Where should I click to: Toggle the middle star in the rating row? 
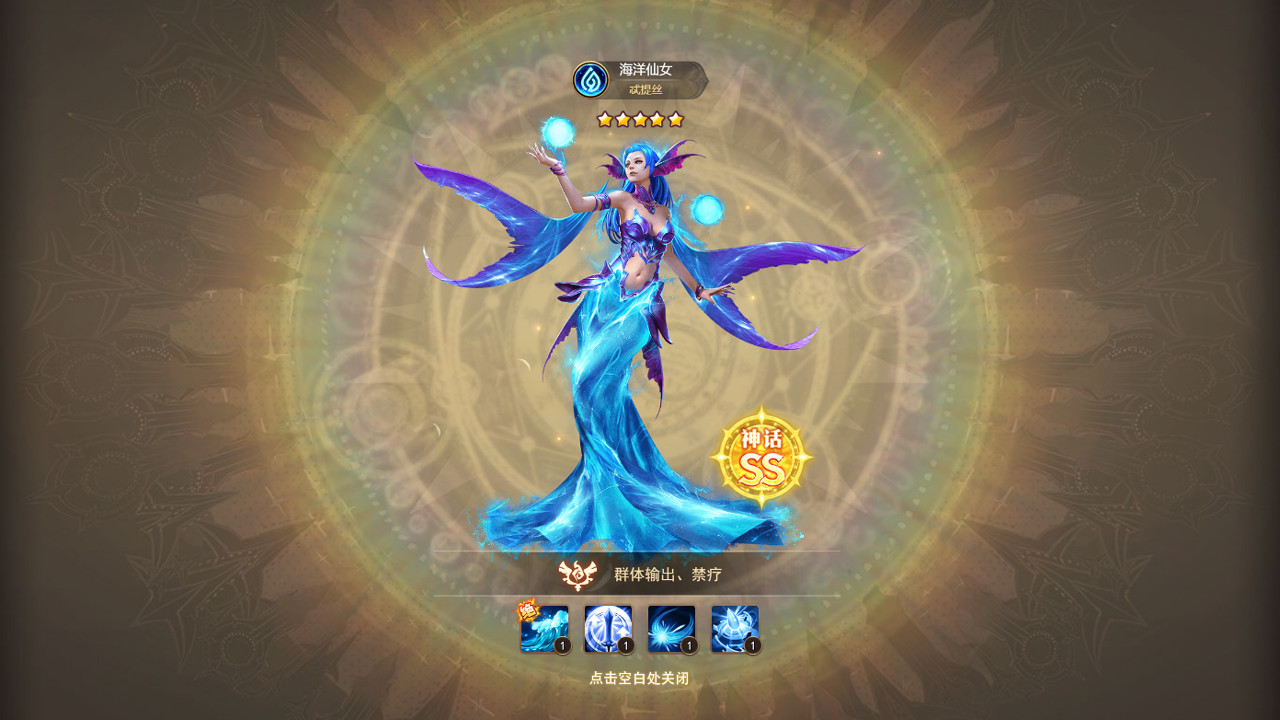[640, 117]
